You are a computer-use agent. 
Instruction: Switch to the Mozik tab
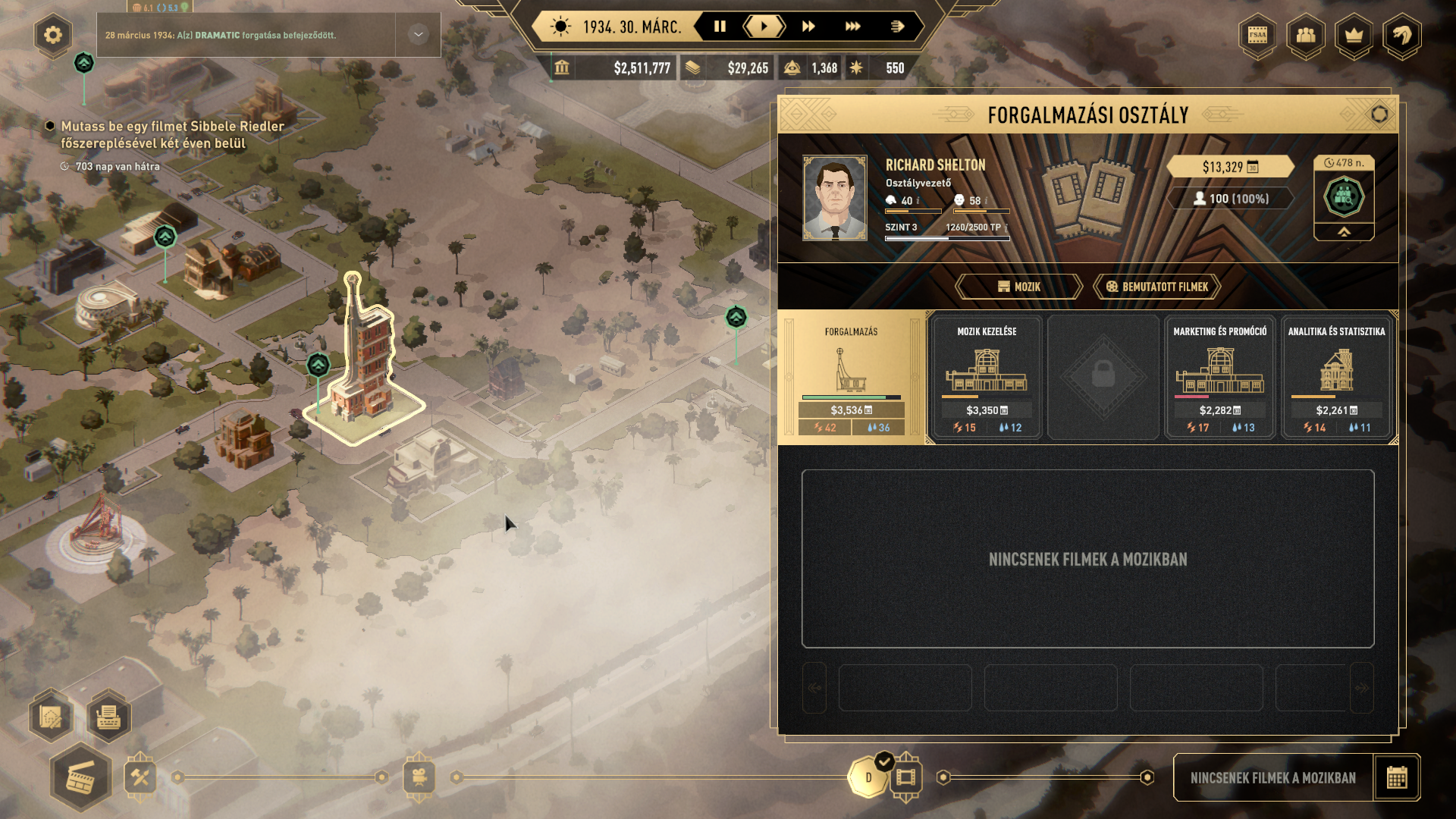[x=1018, y=287]
